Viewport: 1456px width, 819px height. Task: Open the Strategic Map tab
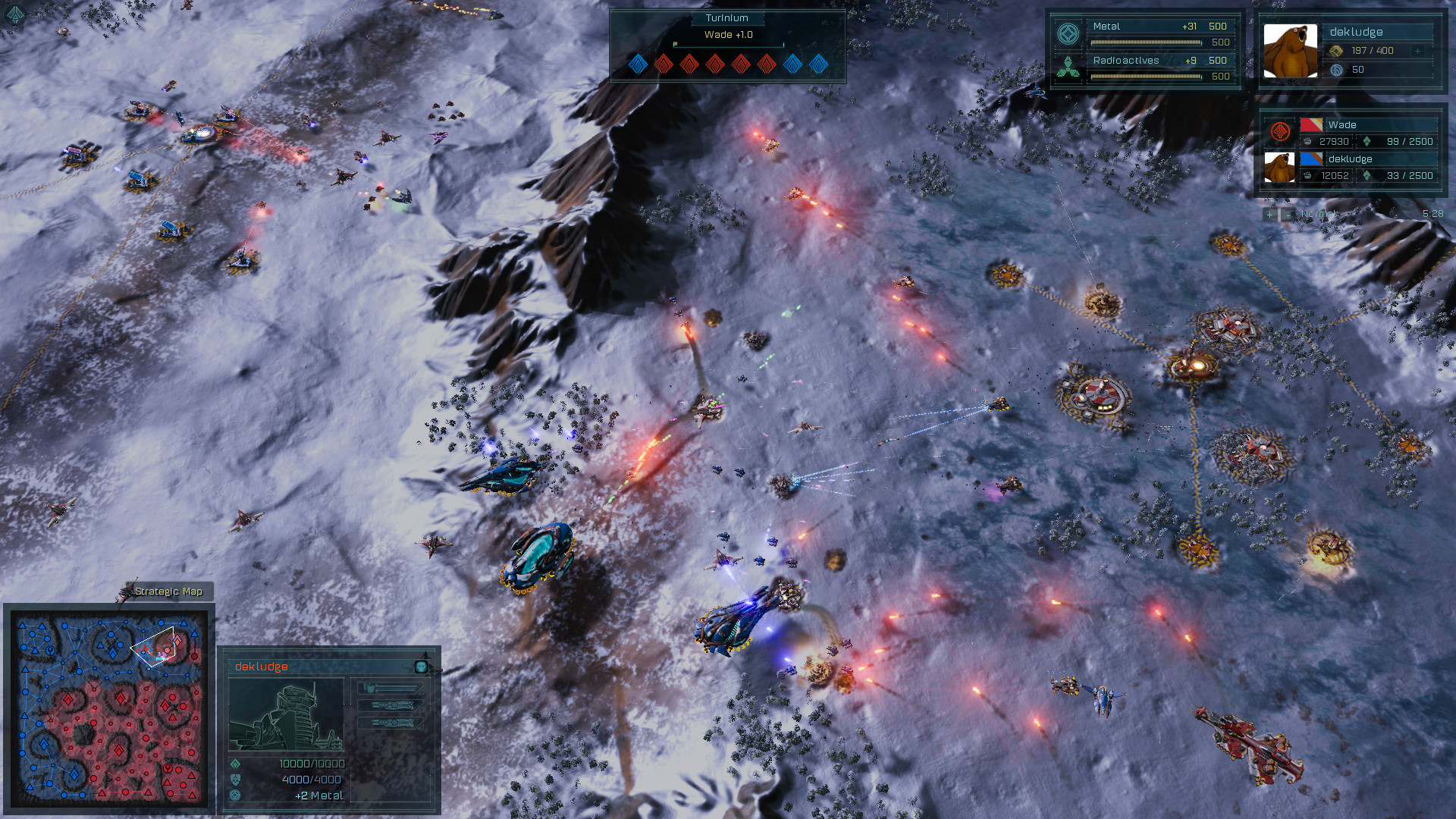pos(170,591)
